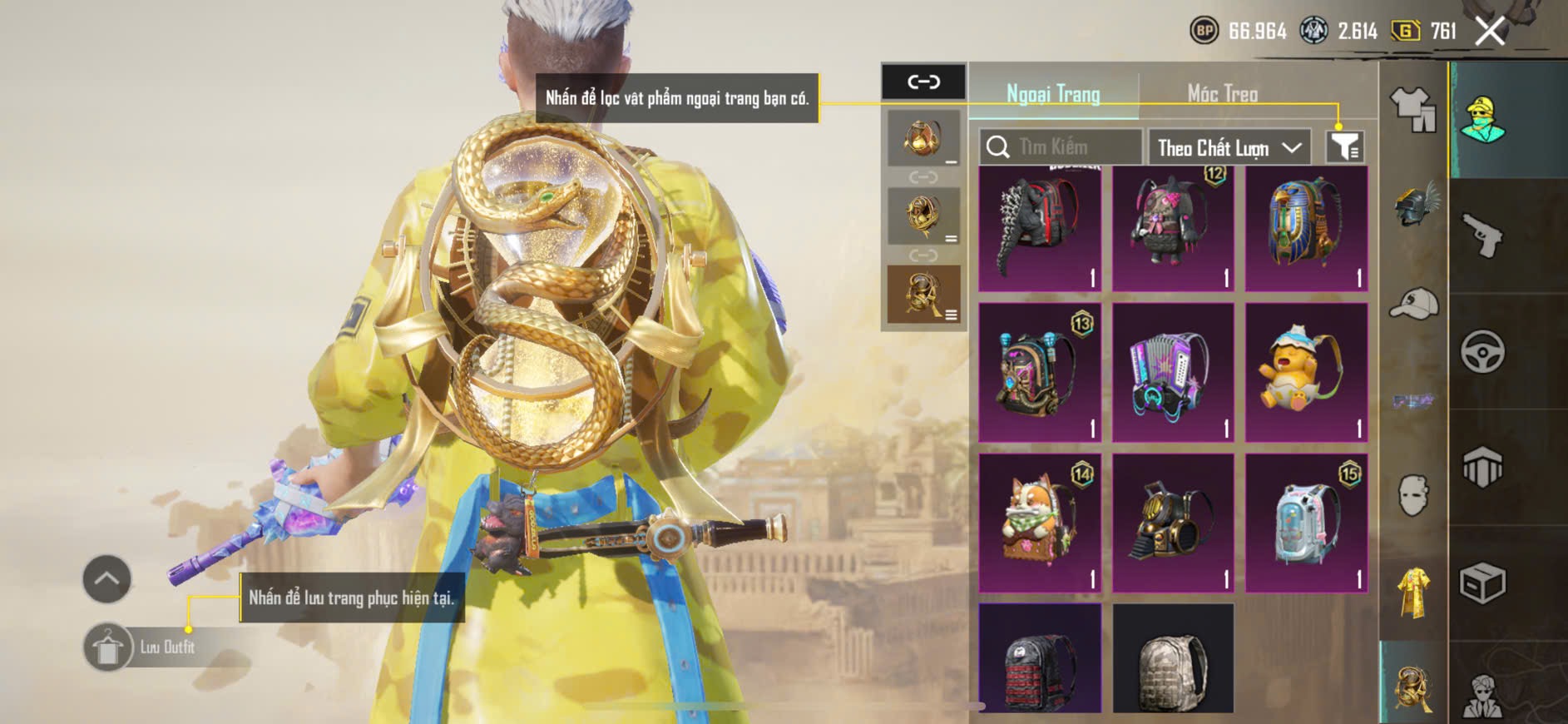Click the link chain toggle button
The image size is (1568, 724).
click(x=923, y=82)
